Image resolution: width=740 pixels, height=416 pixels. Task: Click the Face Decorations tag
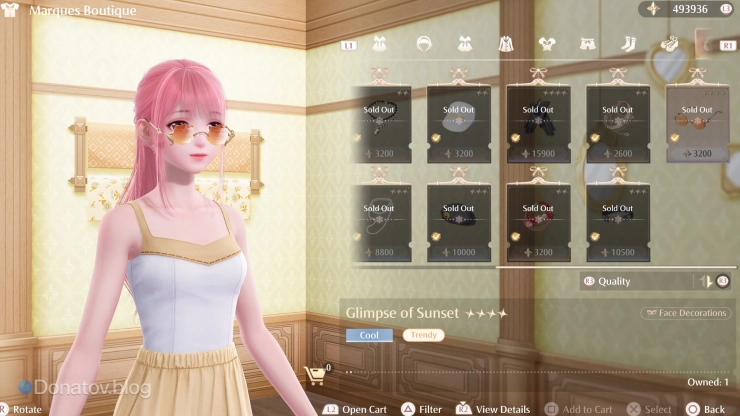(686, 313)
